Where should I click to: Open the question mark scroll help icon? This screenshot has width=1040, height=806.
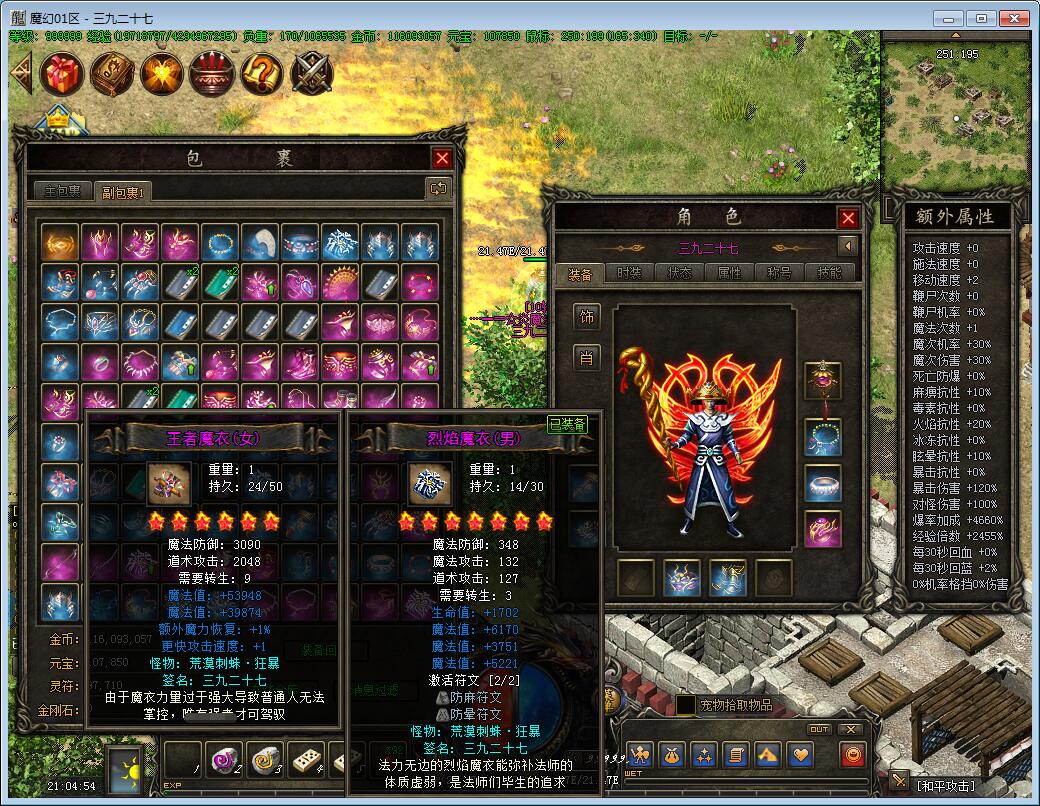[x=262, y=73]
